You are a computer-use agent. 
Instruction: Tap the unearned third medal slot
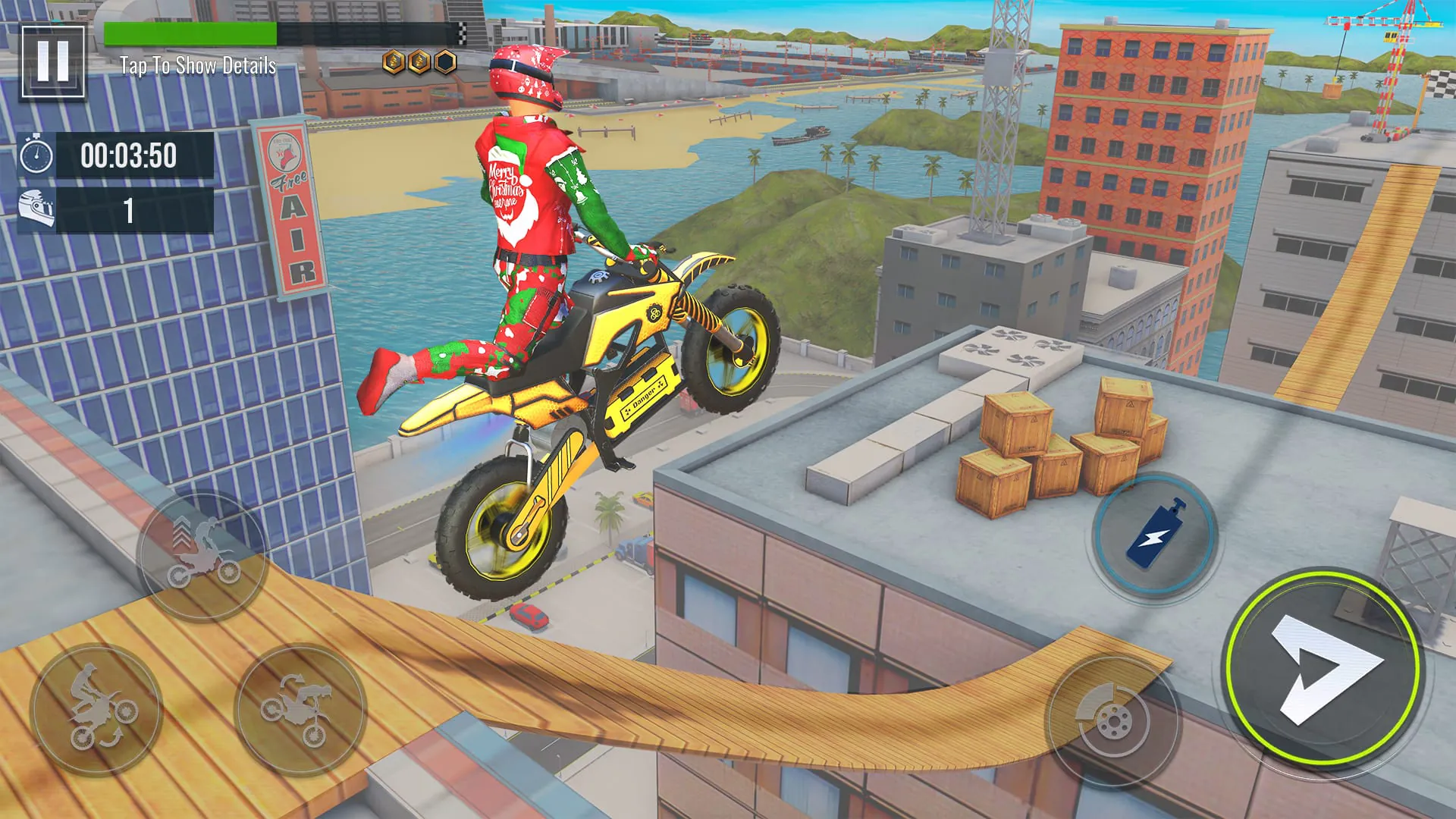(x=444, y=61)
